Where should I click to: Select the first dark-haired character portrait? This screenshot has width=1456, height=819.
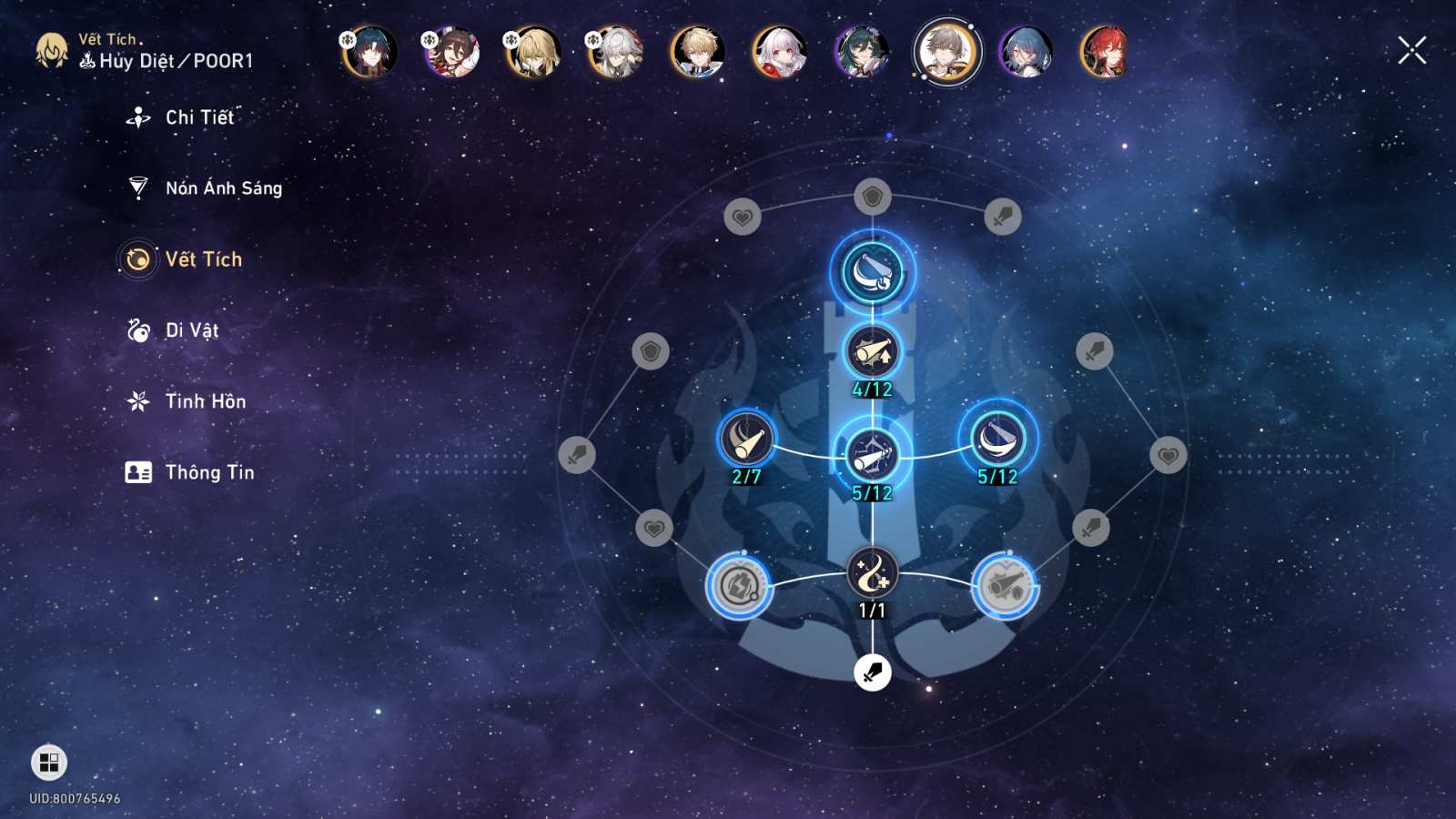pos(369,52)
